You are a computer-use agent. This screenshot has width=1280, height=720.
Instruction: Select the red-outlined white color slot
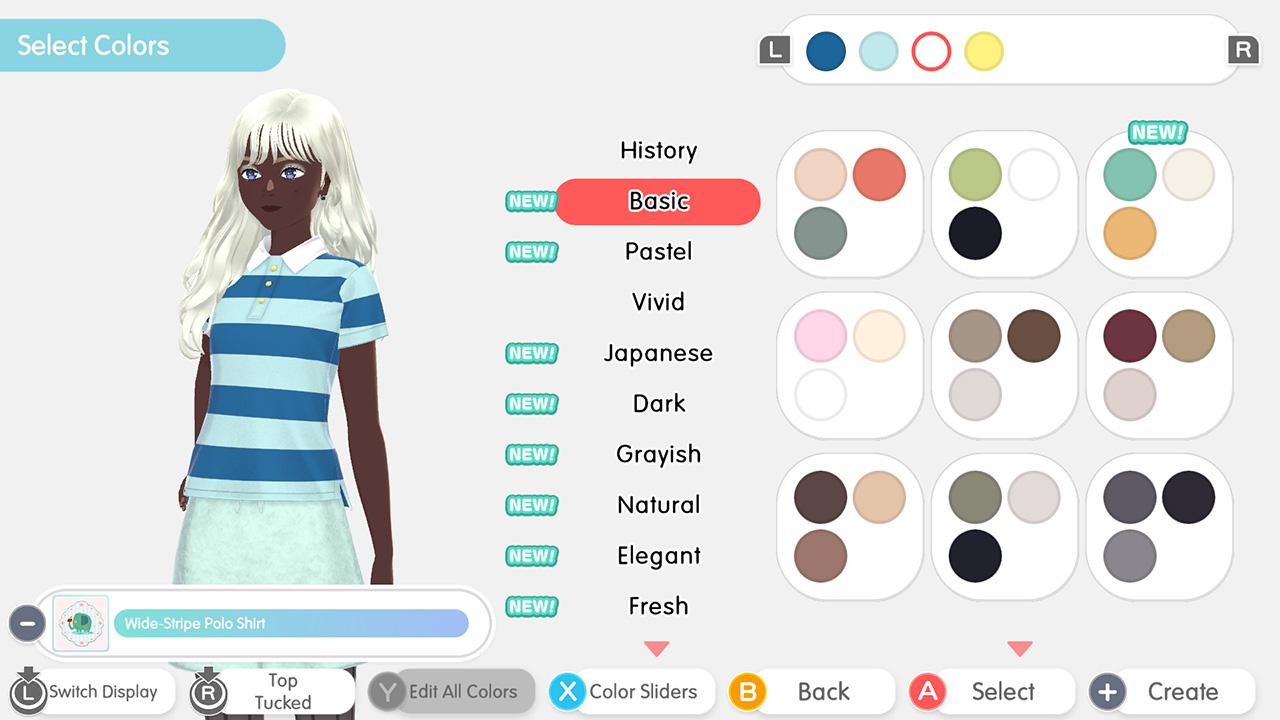point(931,51)
